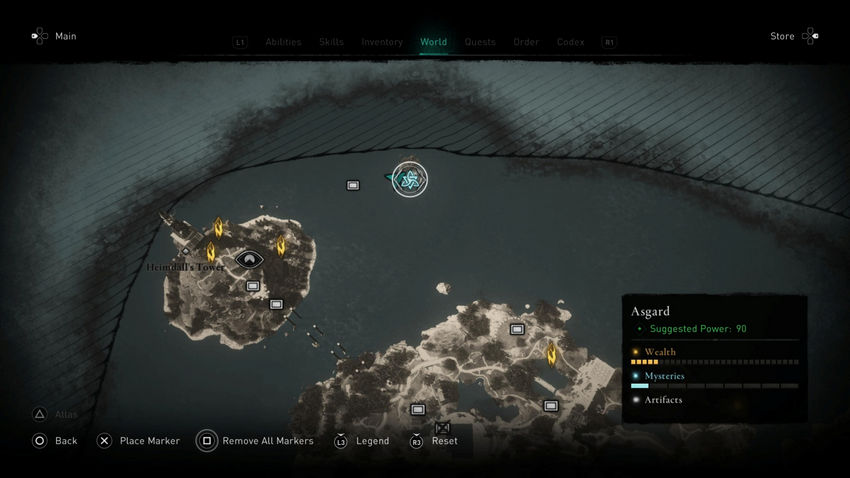
Task: Open the Order tab
Action: pos(526,42)
